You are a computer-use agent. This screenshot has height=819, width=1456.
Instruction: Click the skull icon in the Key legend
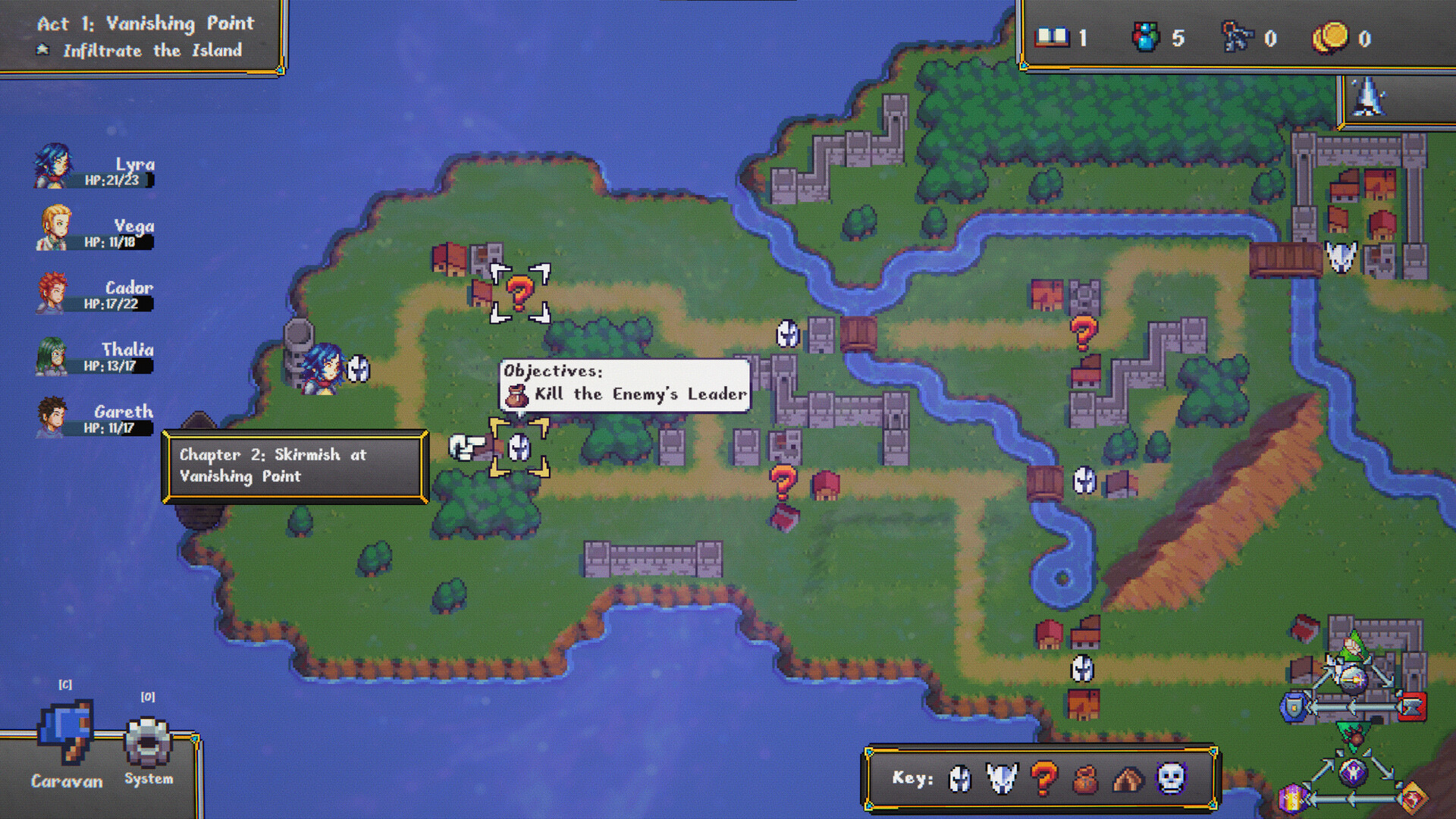(1171, 779)
